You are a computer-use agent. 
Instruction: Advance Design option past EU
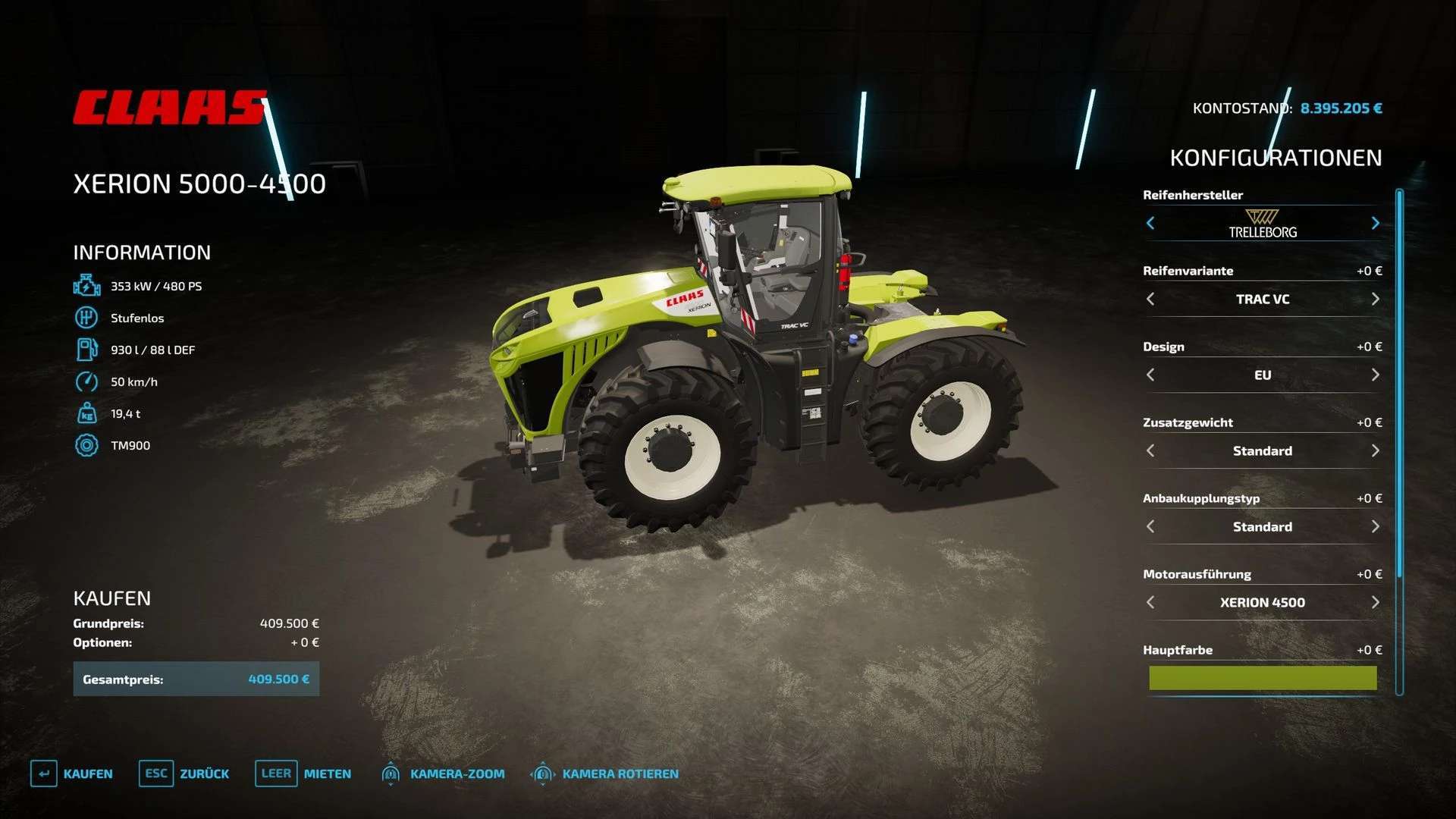(x=1375, y=375)
